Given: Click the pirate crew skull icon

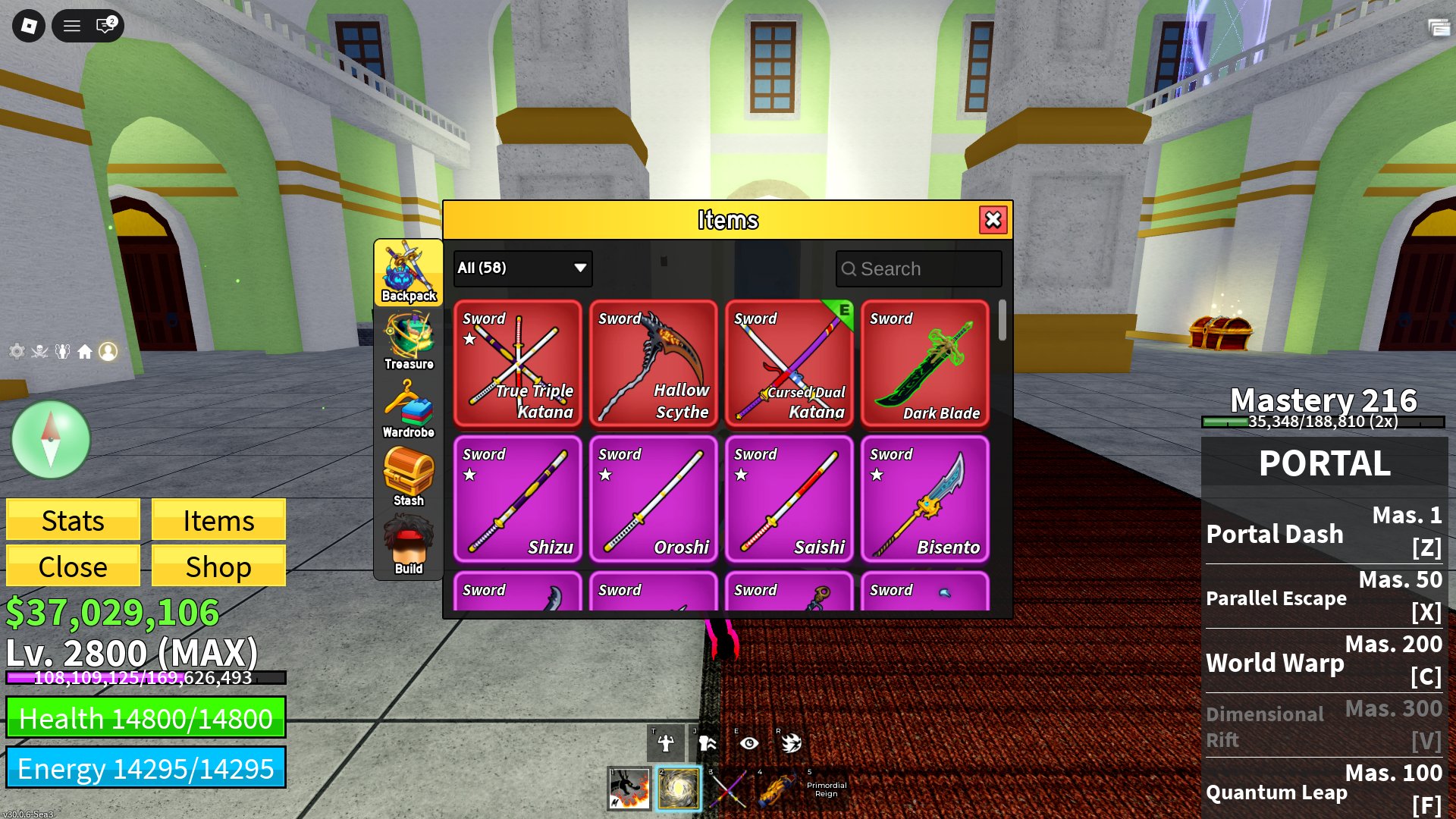Looking at the screenshot, I should point(39,351).
